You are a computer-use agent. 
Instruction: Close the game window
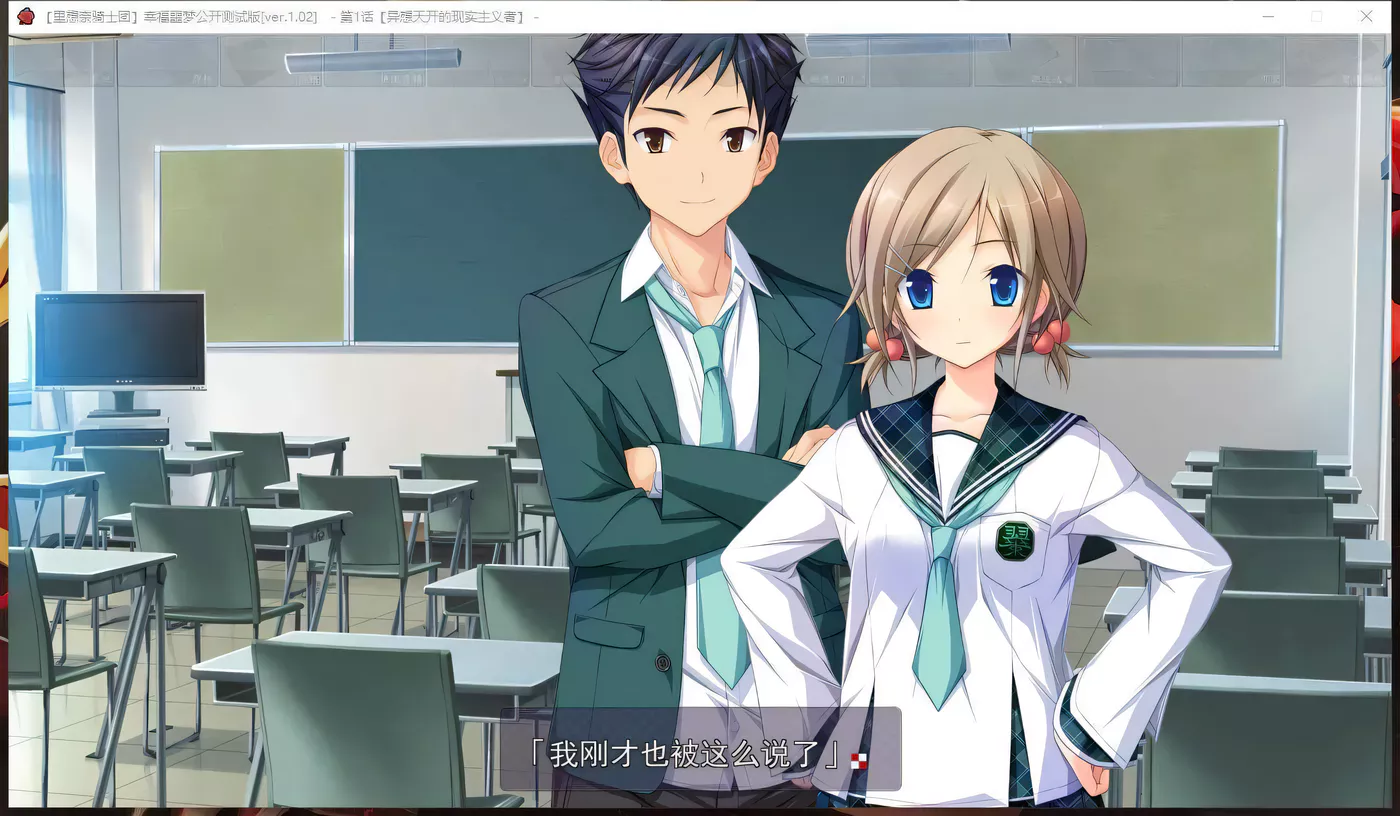pos(1366,17)
